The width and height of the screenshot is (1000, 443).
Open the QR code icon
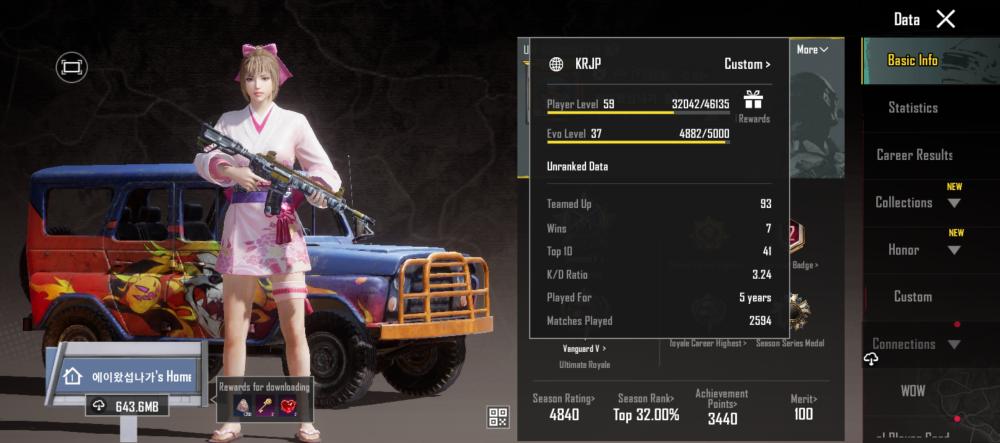click(497, 417)
